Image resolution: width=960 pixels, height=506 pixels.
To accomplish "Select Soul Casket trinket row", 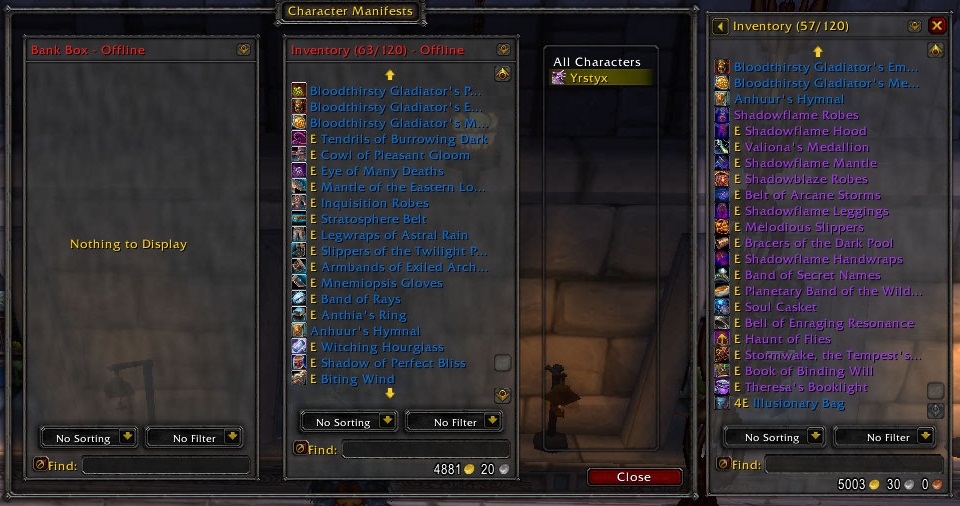I will (780, 307).
